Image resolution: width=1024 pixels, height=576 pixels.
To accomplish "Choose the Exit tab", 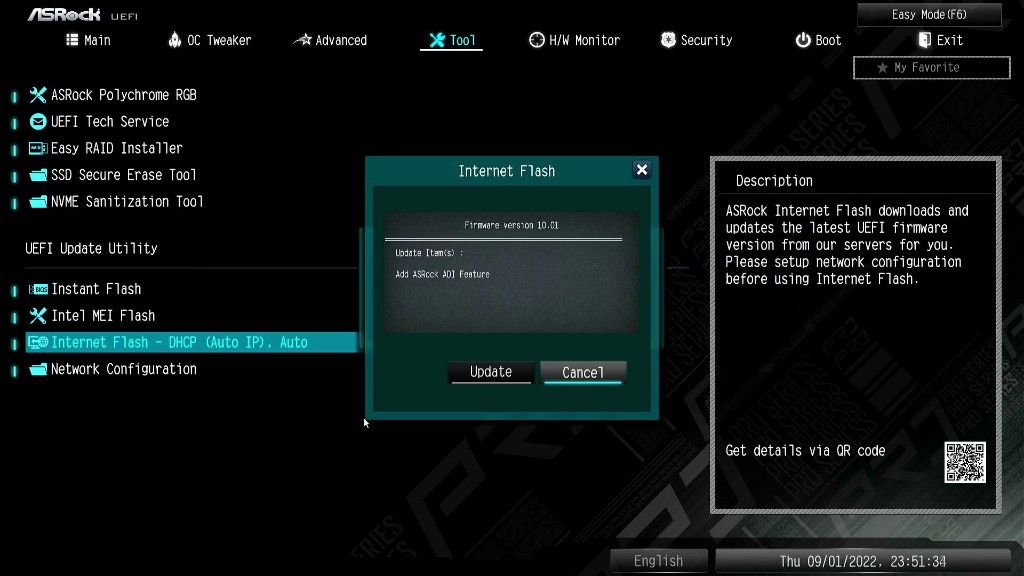I will 940,40.
